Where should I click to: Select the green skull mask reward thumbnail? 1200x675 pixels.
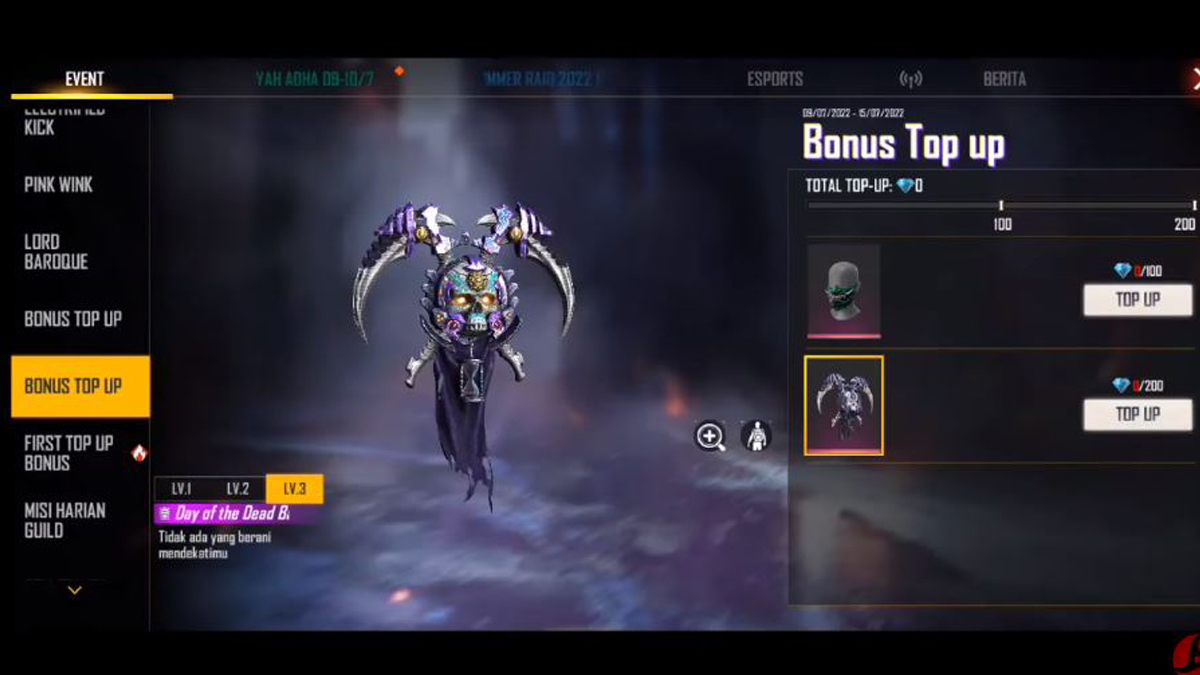tap(844, 291)
